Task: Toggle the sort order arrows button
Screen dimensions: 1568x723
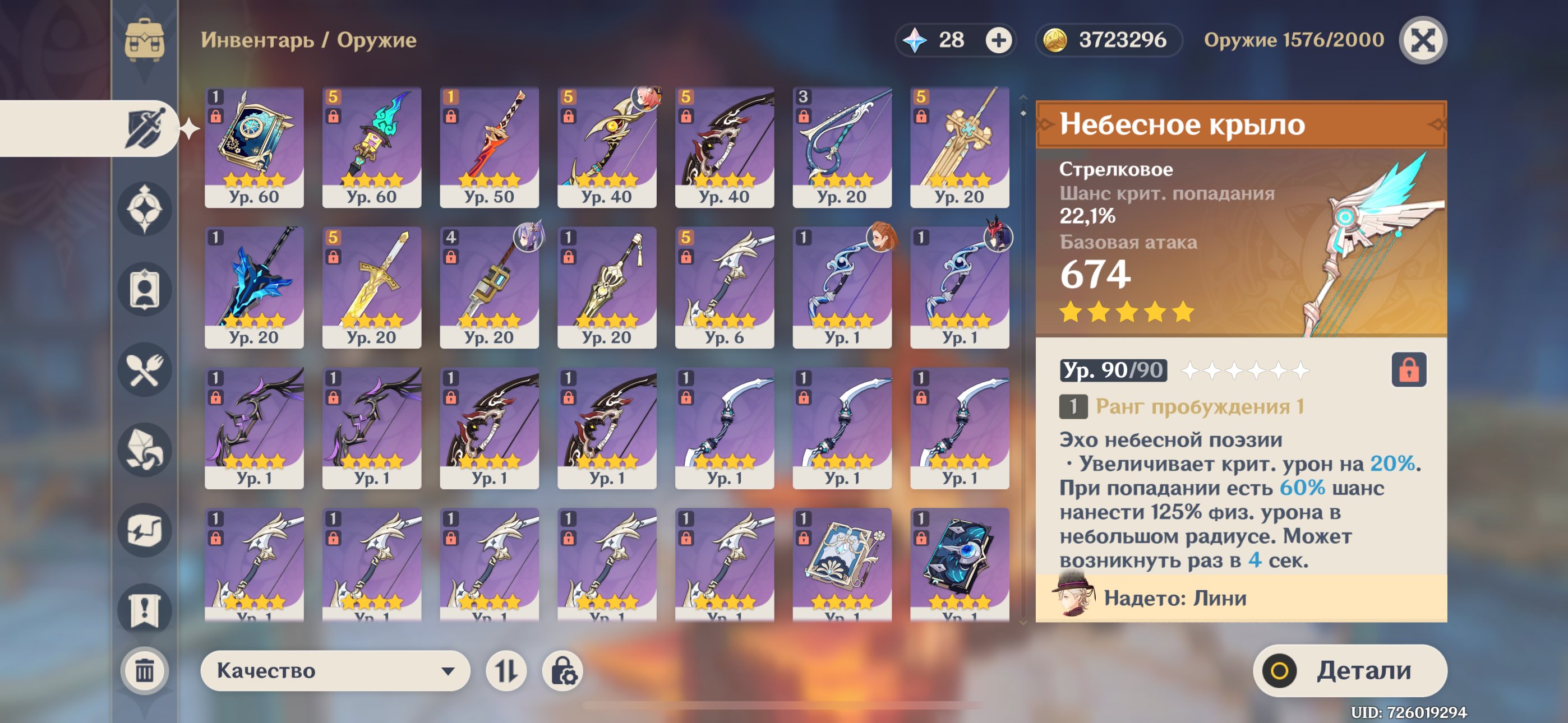Action: (x=506, y=670)
